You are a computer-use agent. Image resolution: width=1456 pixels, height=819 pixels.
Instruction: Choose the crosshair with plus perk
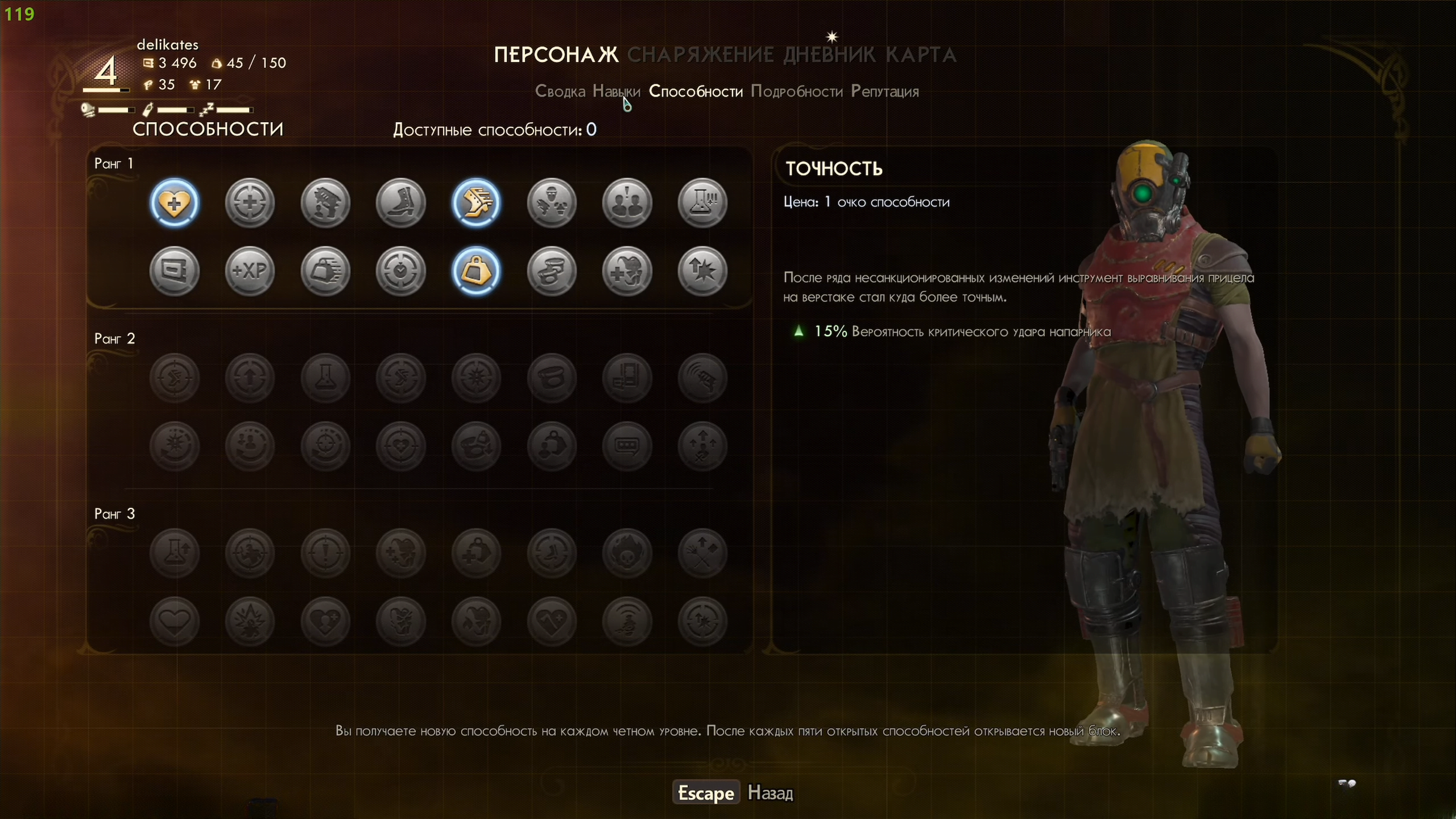point(250,203)
